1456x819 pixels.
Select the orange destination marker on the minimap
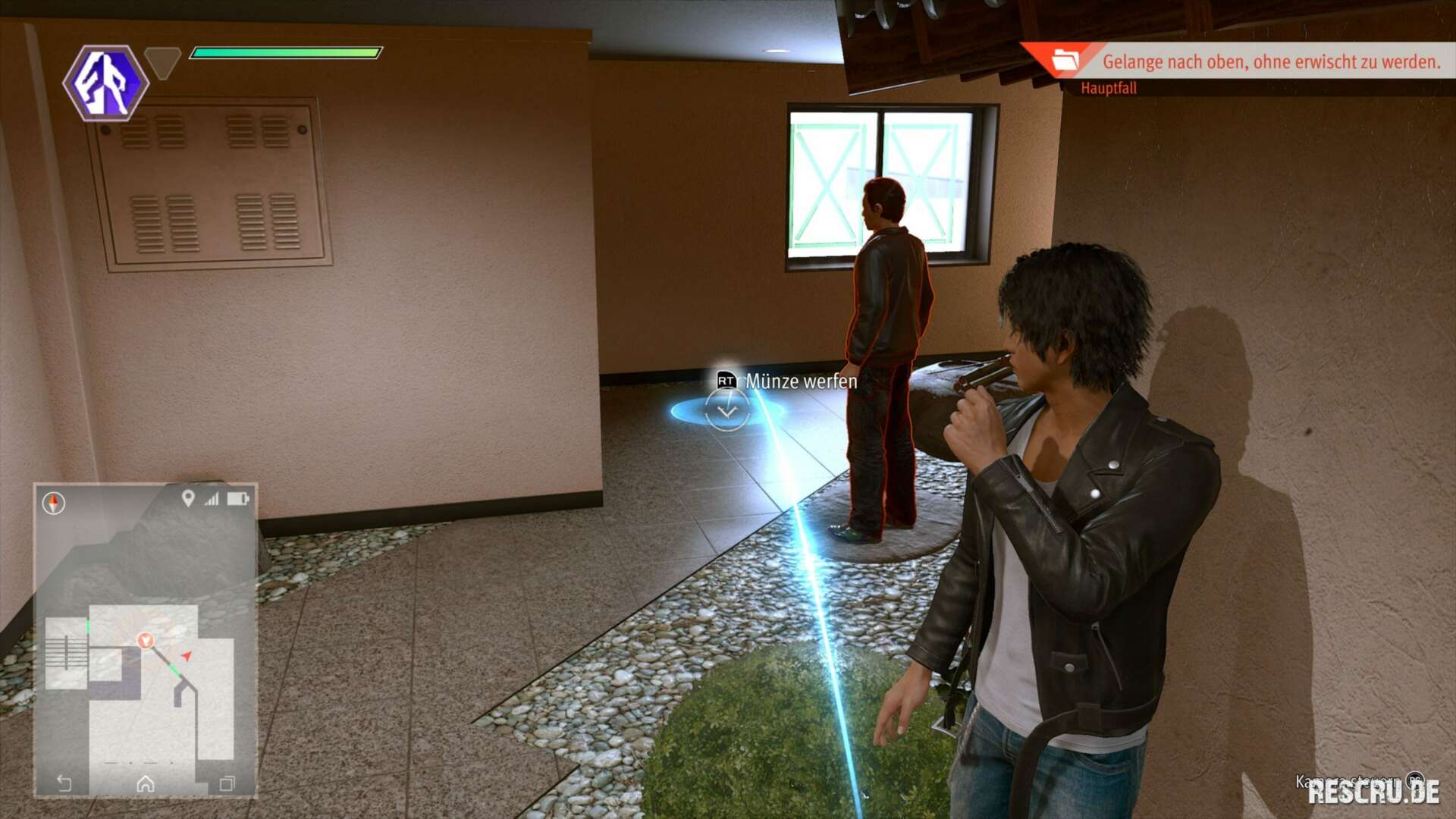(146, 641)
